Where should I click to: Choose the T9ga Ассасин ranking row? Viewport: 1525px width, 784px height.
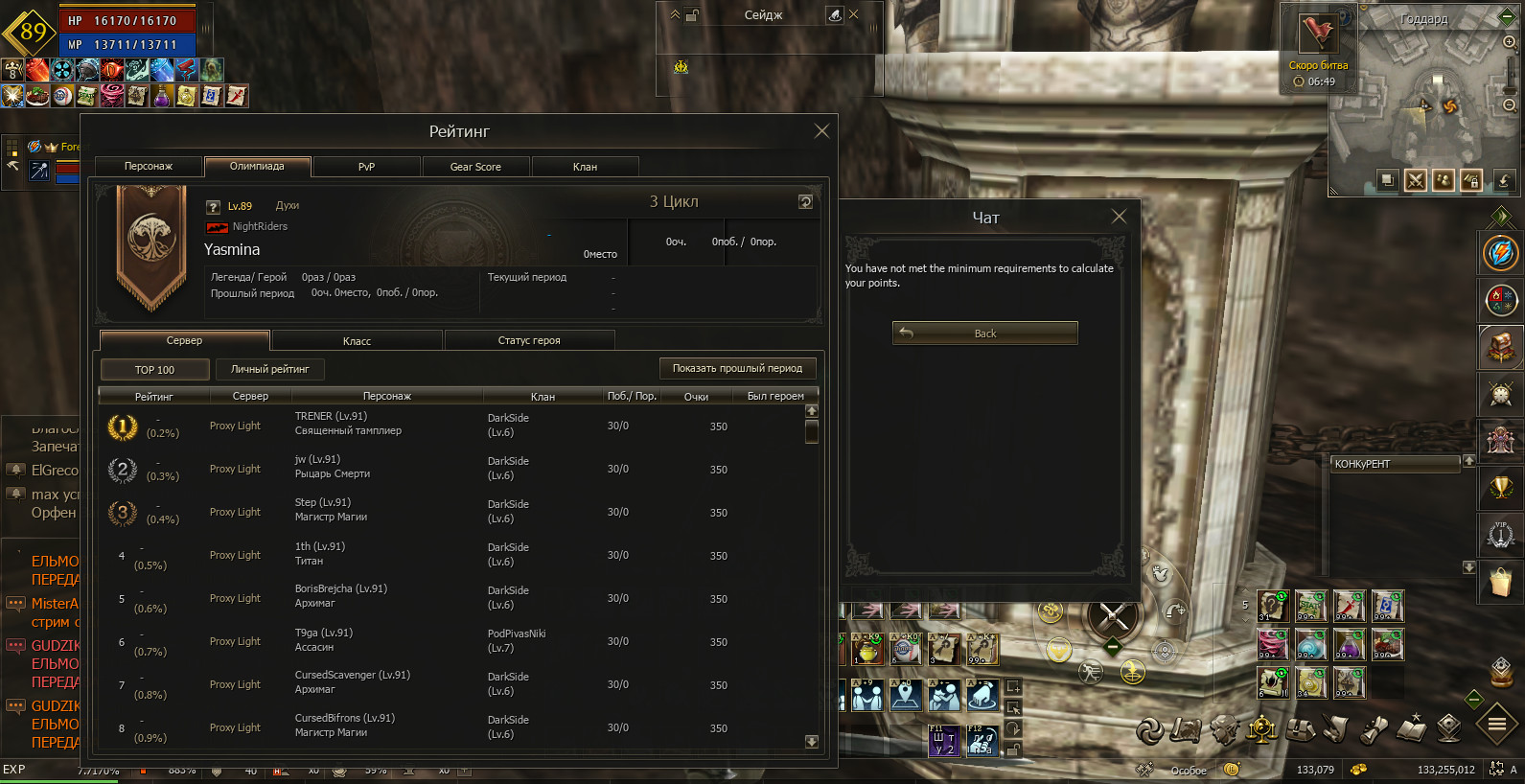pos(458,640)
